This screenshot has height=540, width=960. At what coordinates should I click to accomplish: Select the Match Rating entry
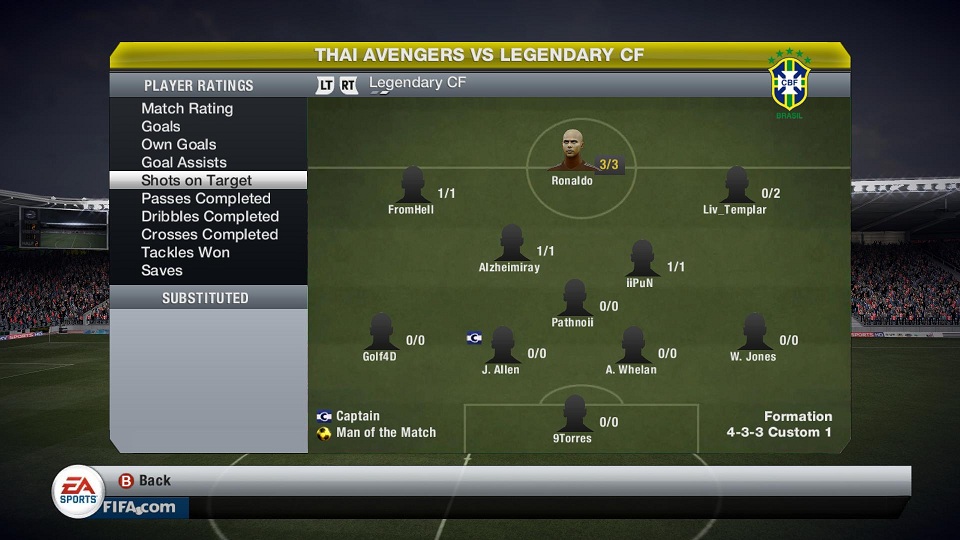click(187, 109)
